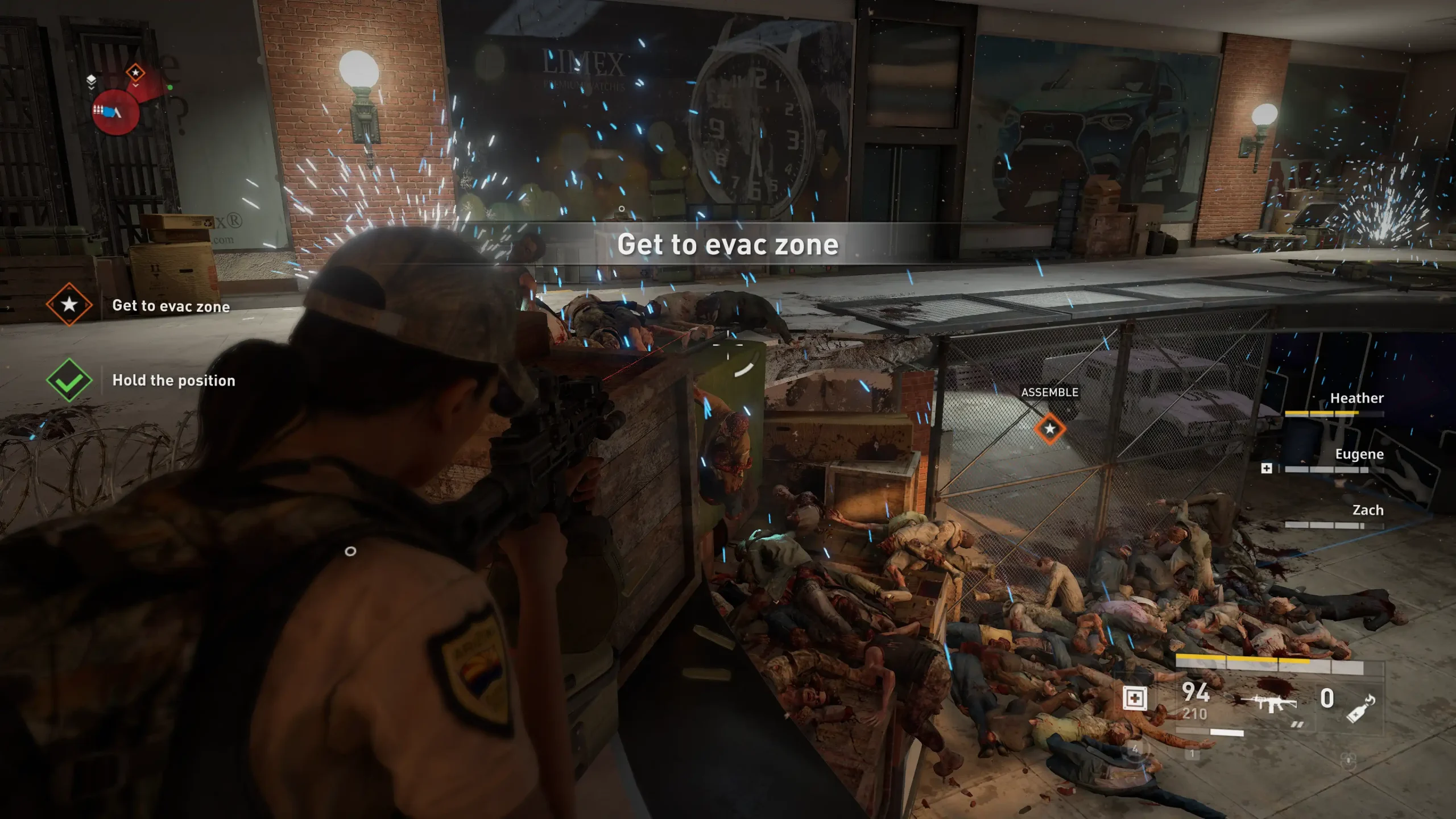Select teammate Heather in the squad list
This screenshot has width=1456, height=819.
[1356, 398]
